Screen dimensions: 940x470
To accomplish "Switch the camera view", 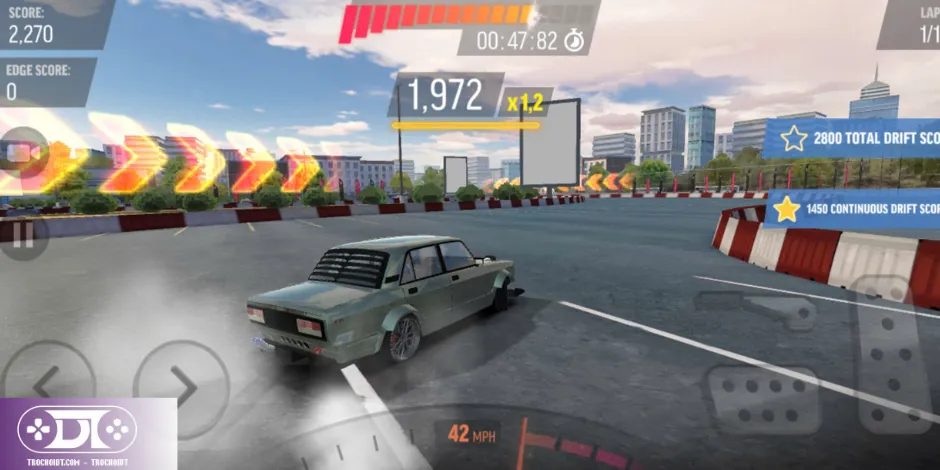I will pos(22,153).
